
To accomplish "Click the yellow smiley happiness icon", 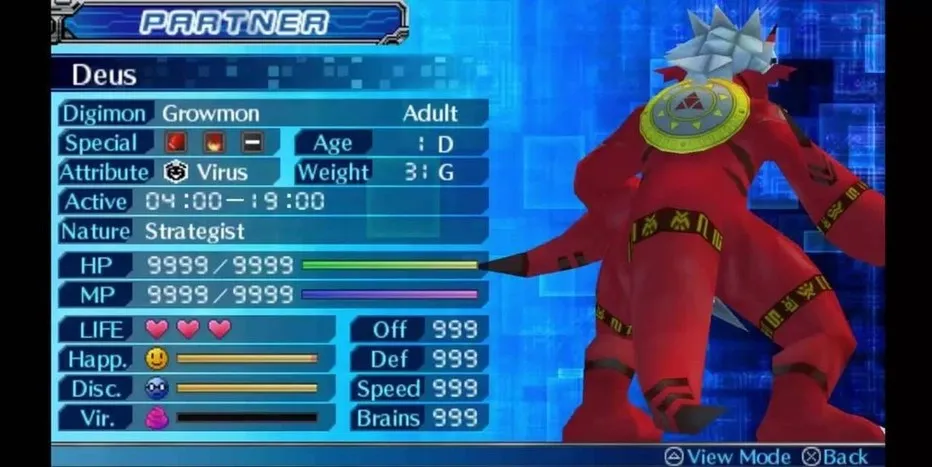I will coord(156,358).
